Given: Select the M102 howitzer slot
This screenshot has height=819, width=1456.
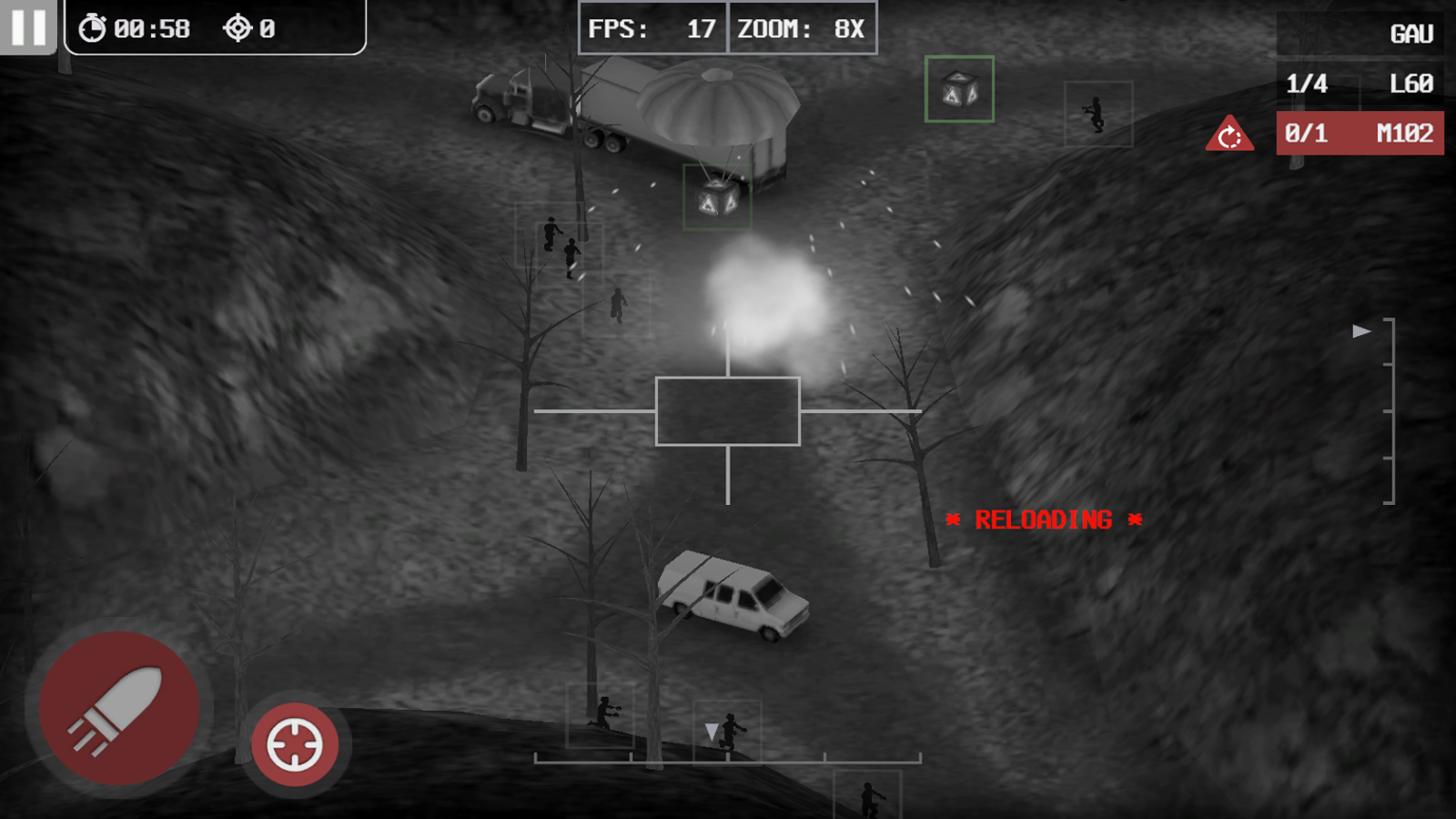Looking at the screenshot, I should coord(1360,132).
